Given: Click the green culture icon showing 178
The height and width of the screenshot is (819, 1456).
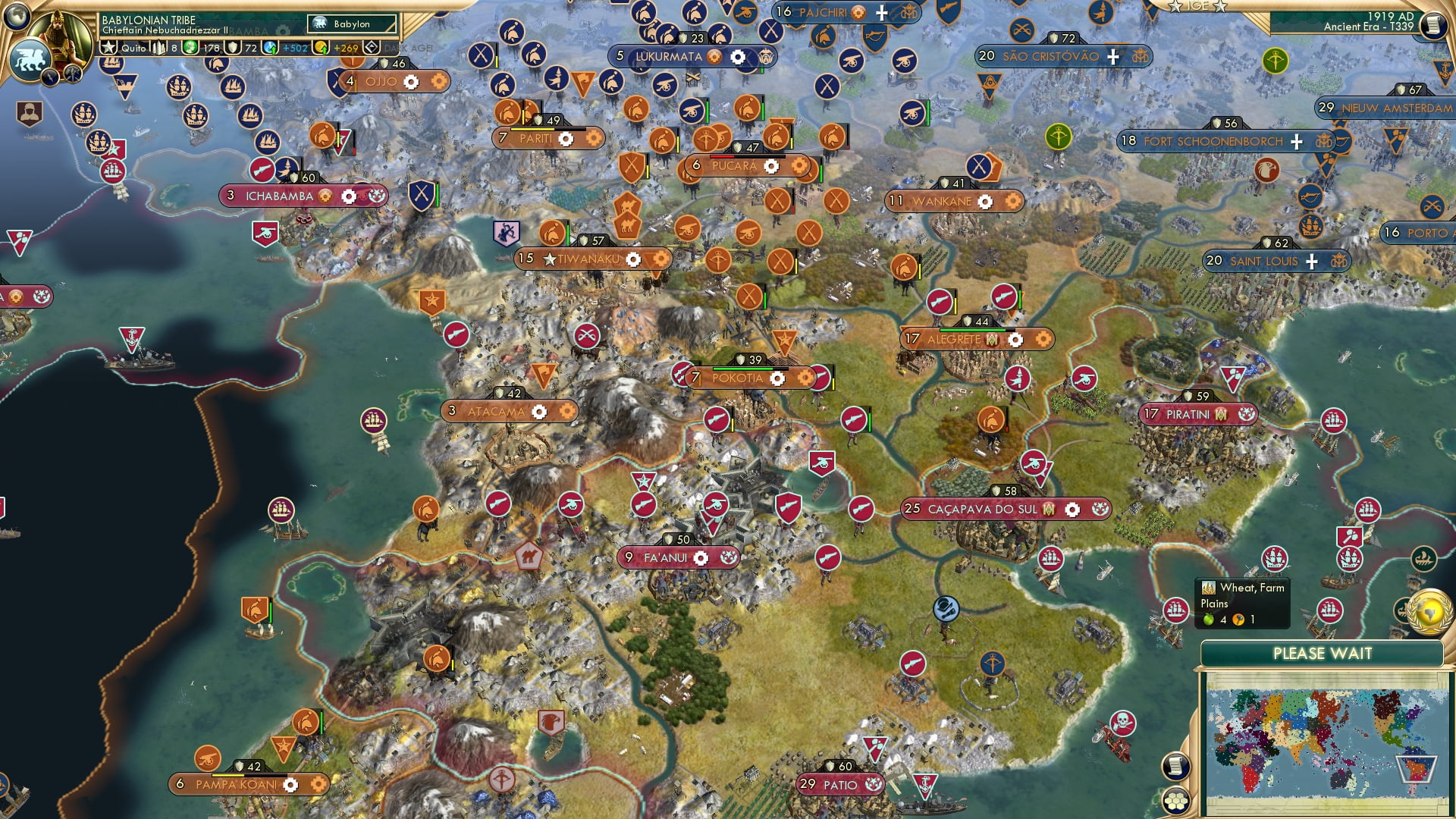Looking at the screenshot, I should pos(190,49).
